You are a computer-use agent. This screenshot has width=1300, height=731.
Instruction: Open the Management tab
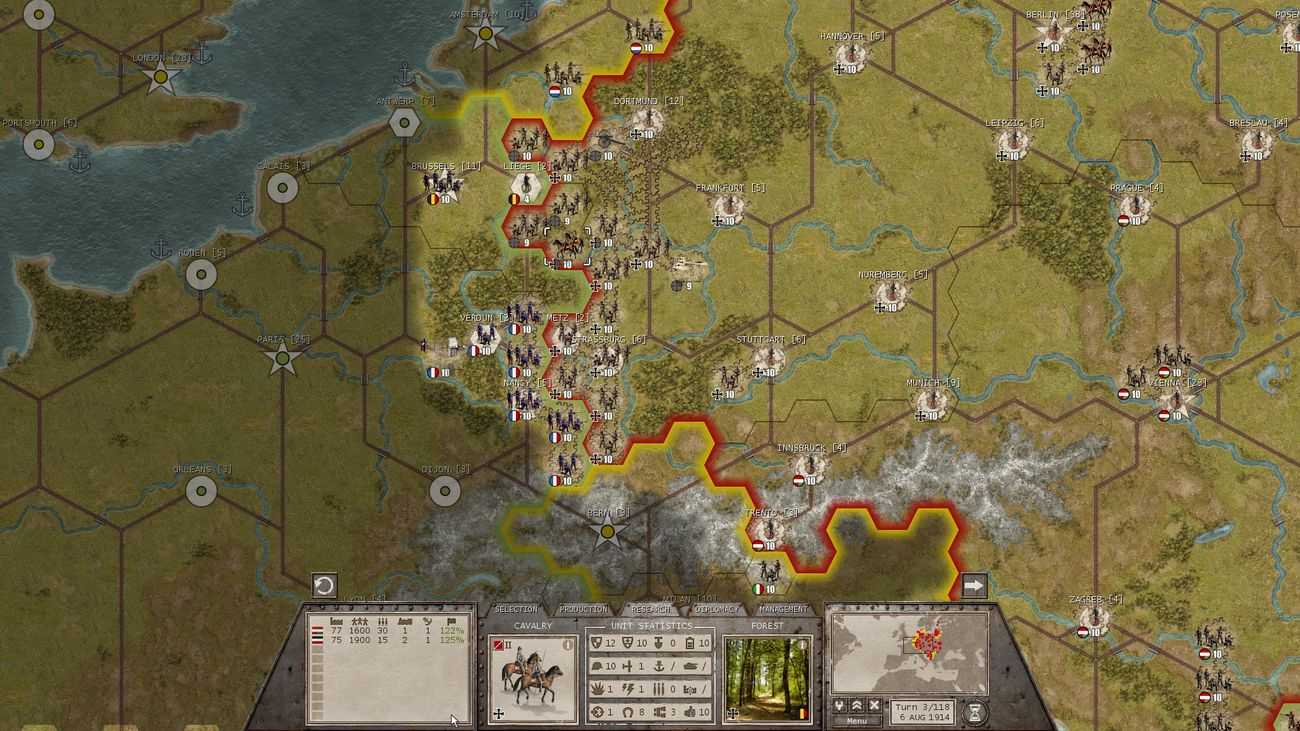[x=783, y=609]
